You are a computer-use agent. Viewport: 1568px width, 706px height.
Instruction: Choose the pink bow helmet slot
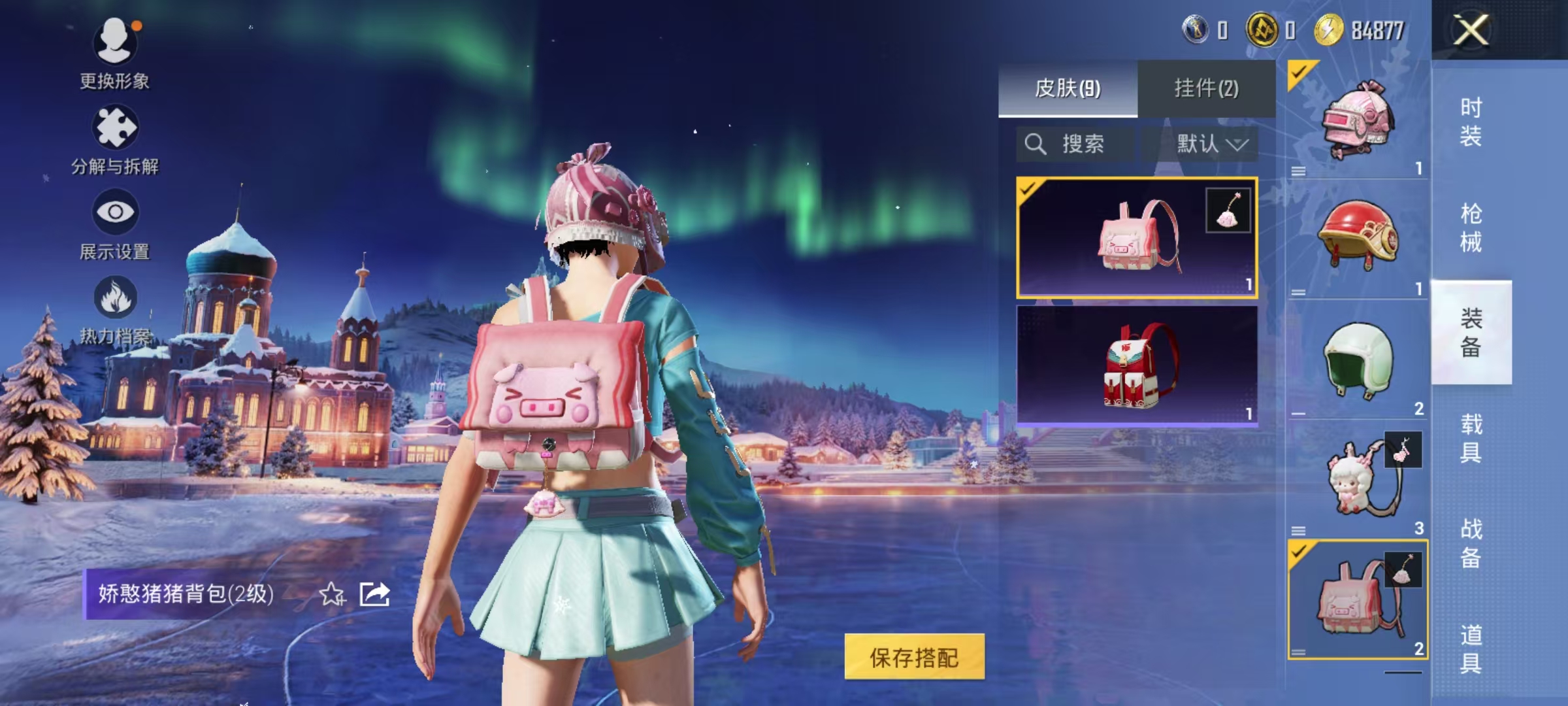coord(1358,121)
